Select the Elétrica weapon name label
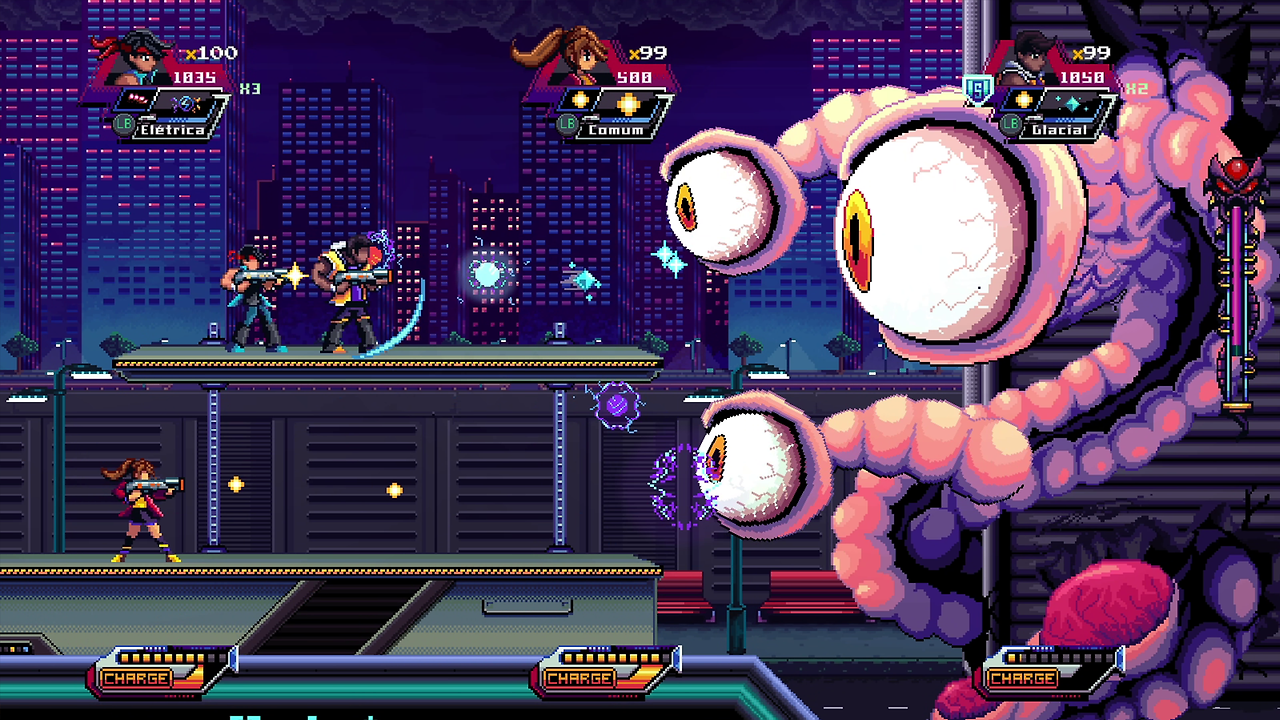Screen dimensions: 1280x720 coord(172,129)
